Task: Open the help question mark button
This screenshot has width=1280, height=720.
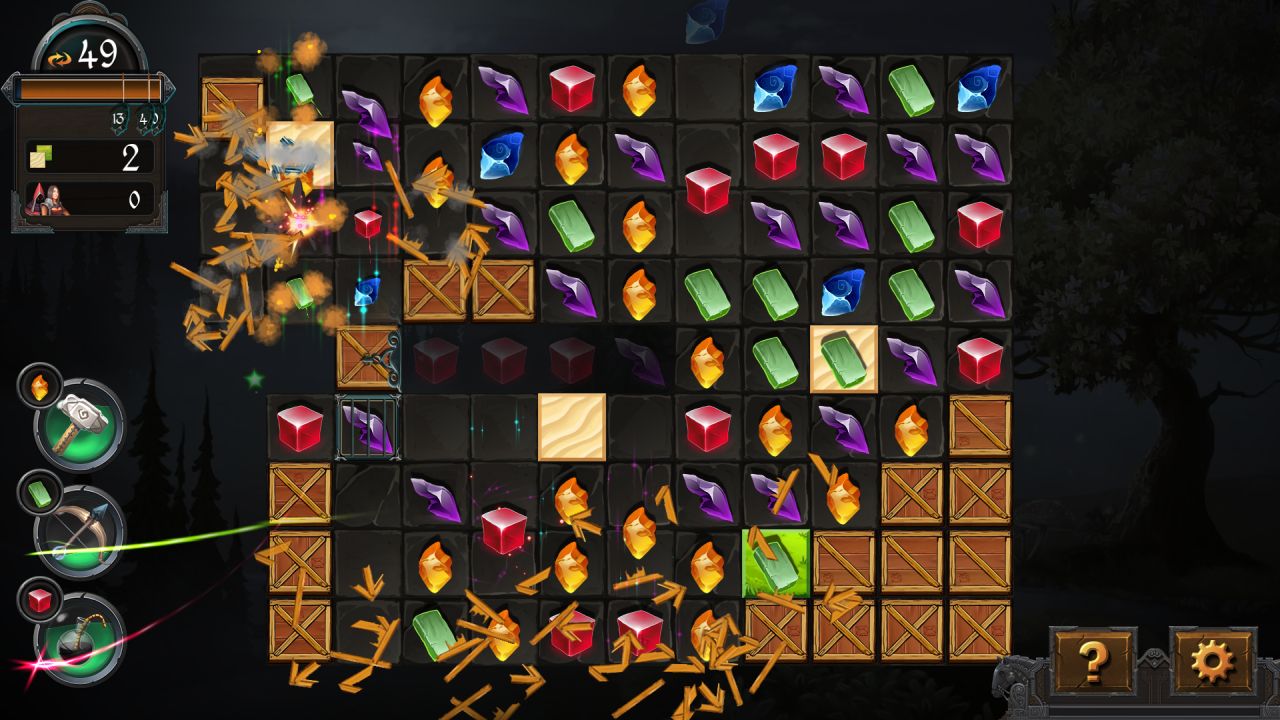Action: (x=1093, y=661)
